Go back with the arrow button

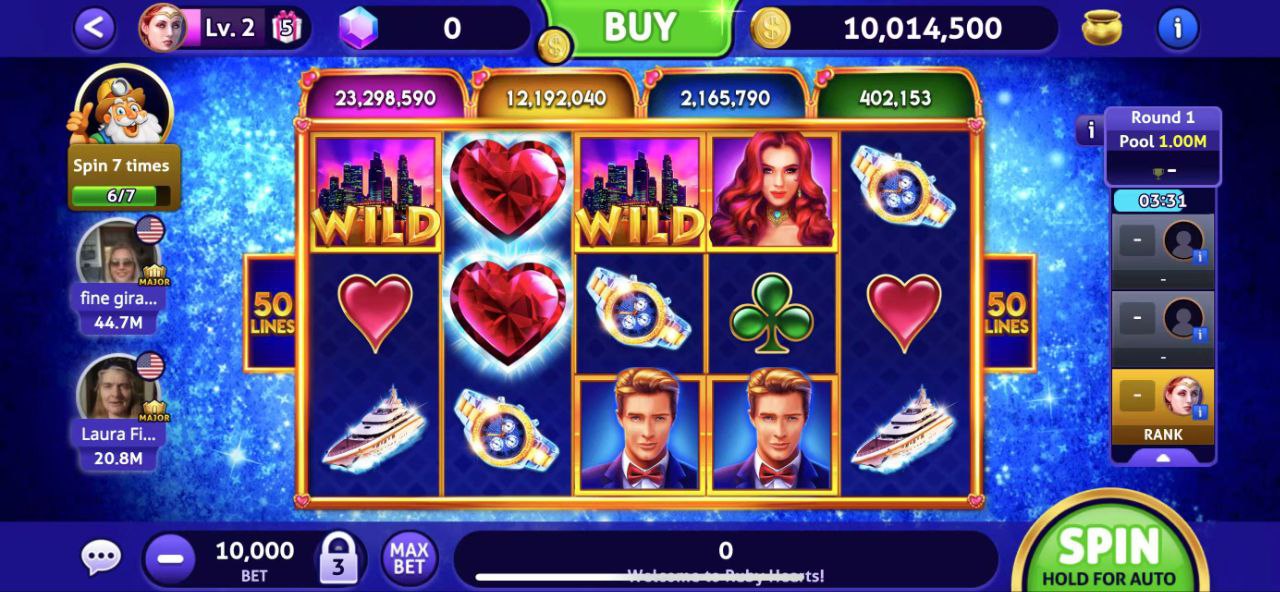tap(94, 28)
